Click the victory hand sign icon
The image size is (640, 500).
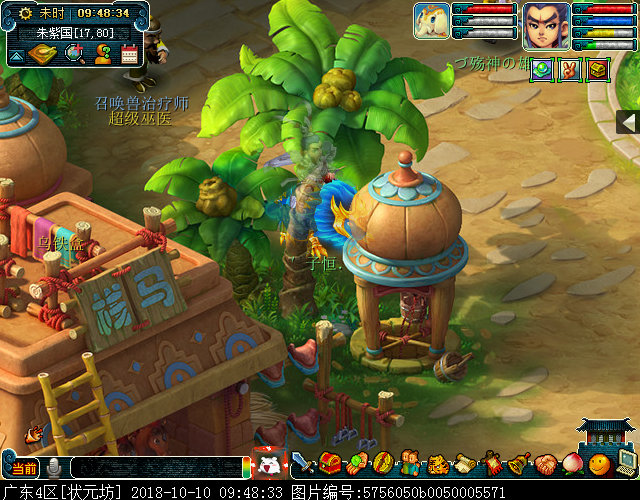pyautogui.click(x=569, y=69)
